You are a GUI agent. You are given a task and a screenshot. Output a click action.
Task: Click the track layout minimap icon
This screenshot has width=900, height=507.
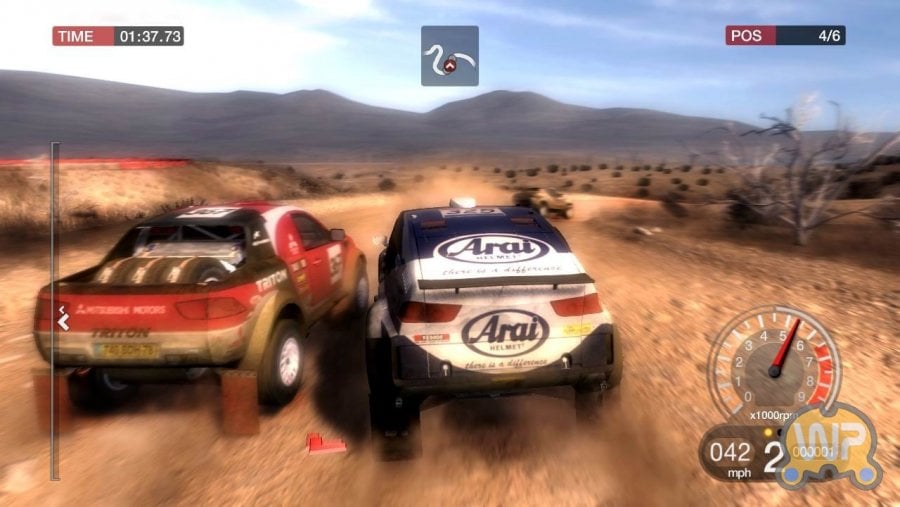[449, 56]
